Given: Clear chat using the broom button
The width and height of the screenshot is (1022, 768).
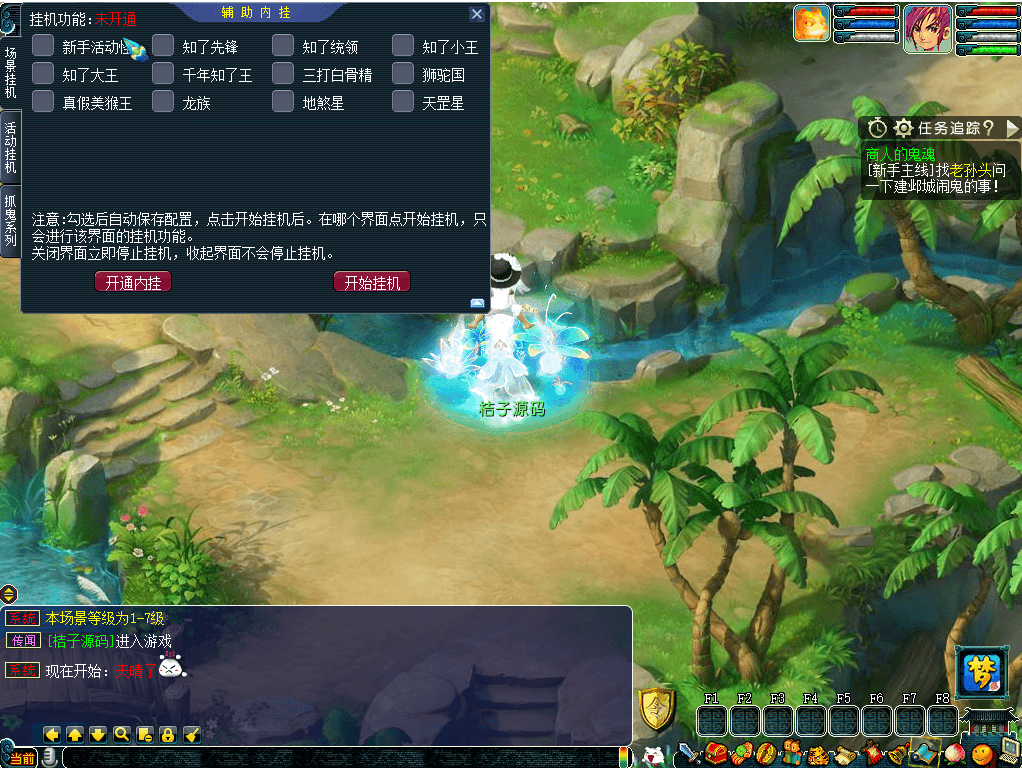Looking at the screenshot, I should coord(191,734).
